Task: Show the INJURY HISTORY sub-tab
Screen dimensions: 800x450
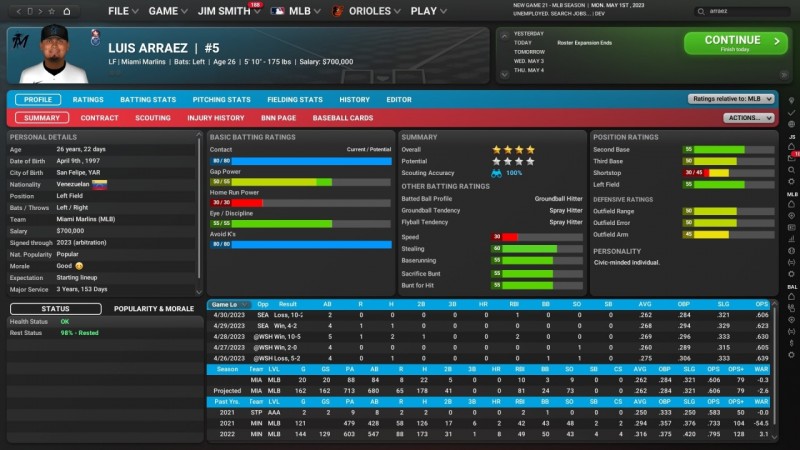Action: click(x=216, y=118)
